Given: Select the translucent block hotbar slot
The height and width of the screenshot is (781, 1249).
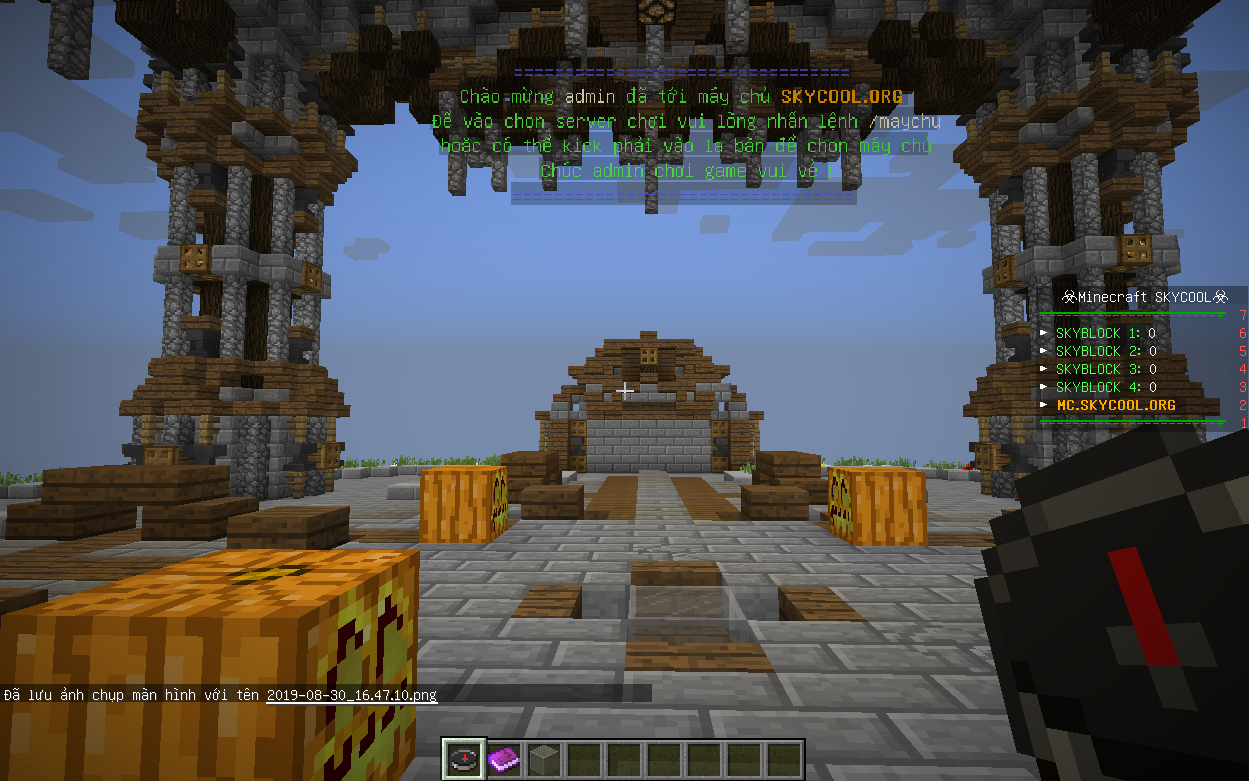Looking at the screenshot, I should point(543,759).
